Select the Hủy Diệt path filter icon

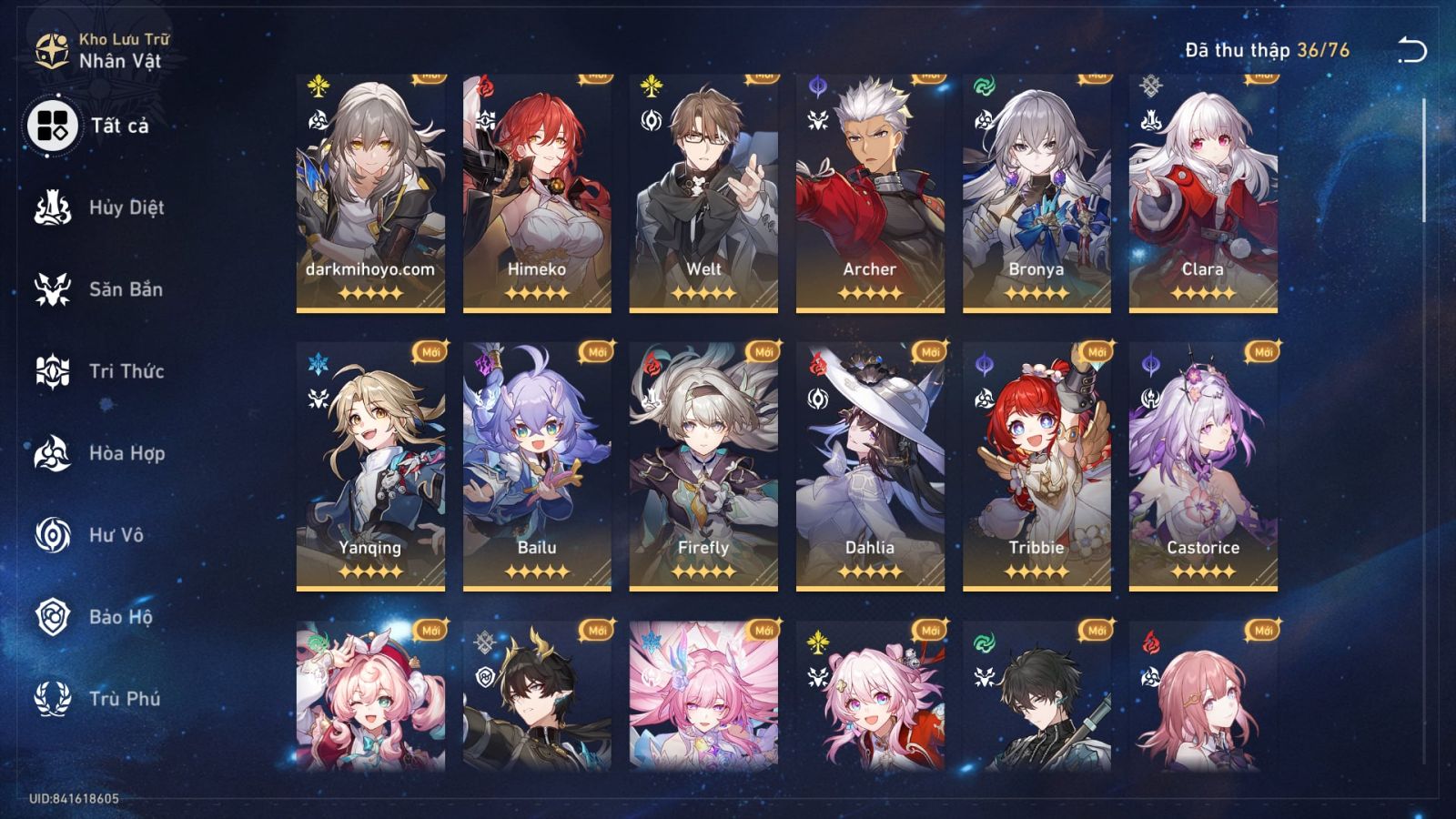tap(52, 207)
